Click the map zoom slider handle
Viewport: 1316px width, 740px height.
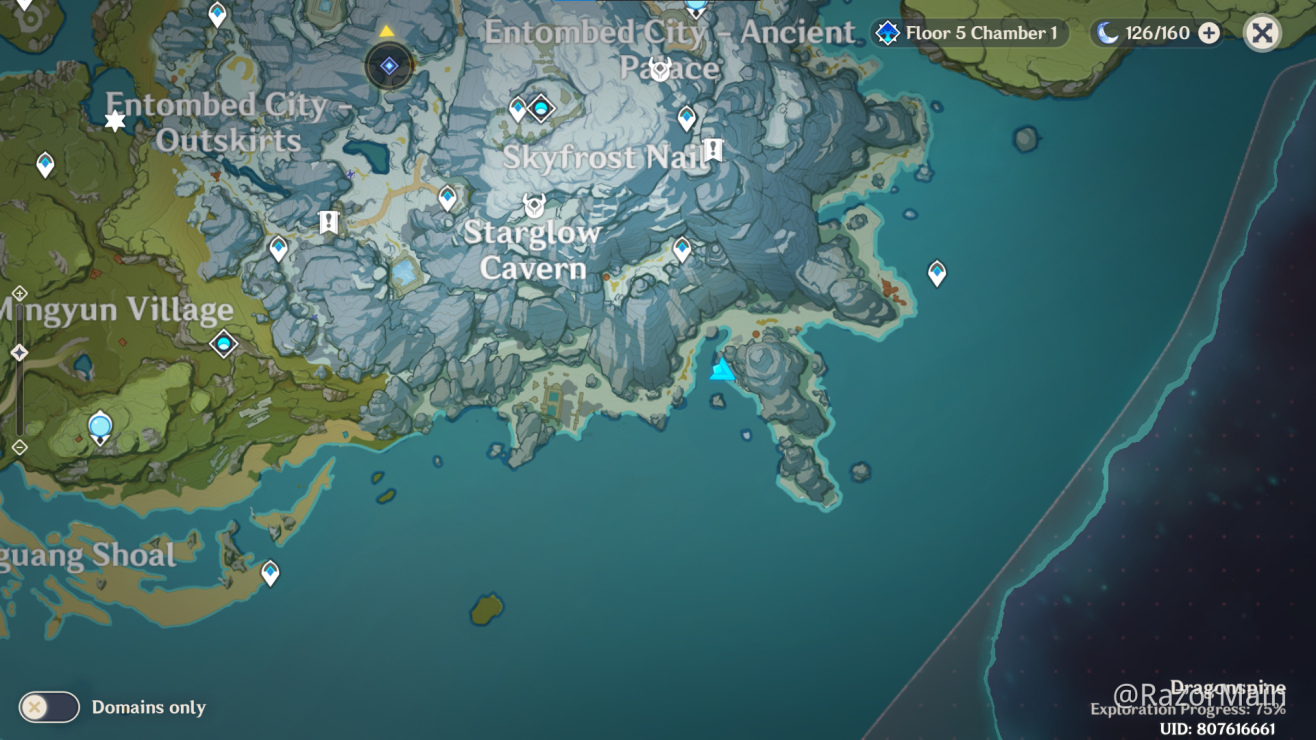click(19, 352)
